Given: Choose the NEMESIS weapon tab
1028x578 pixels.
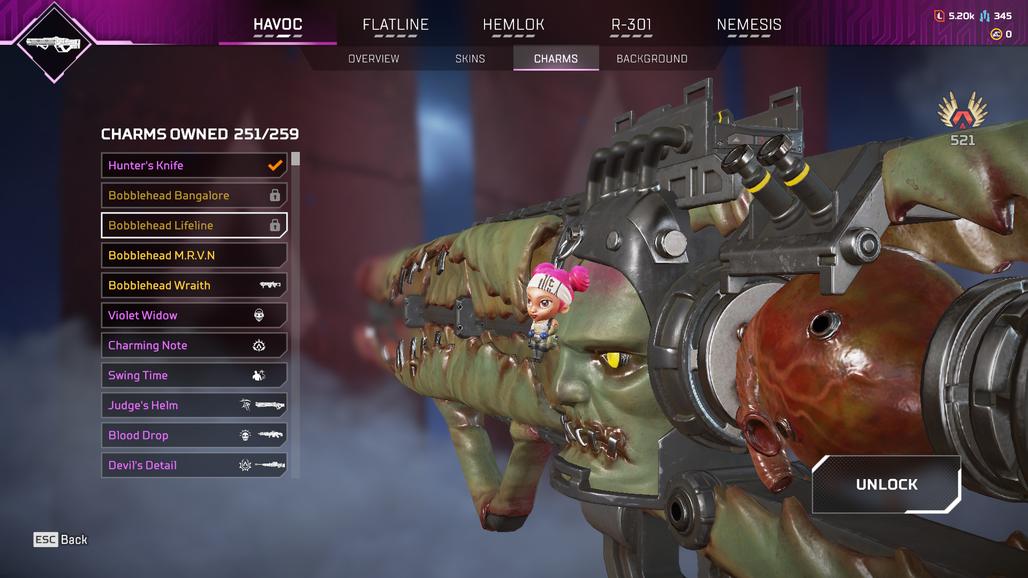Looking at the screenshot, I should pyautogui.click(x=749, y=25).
